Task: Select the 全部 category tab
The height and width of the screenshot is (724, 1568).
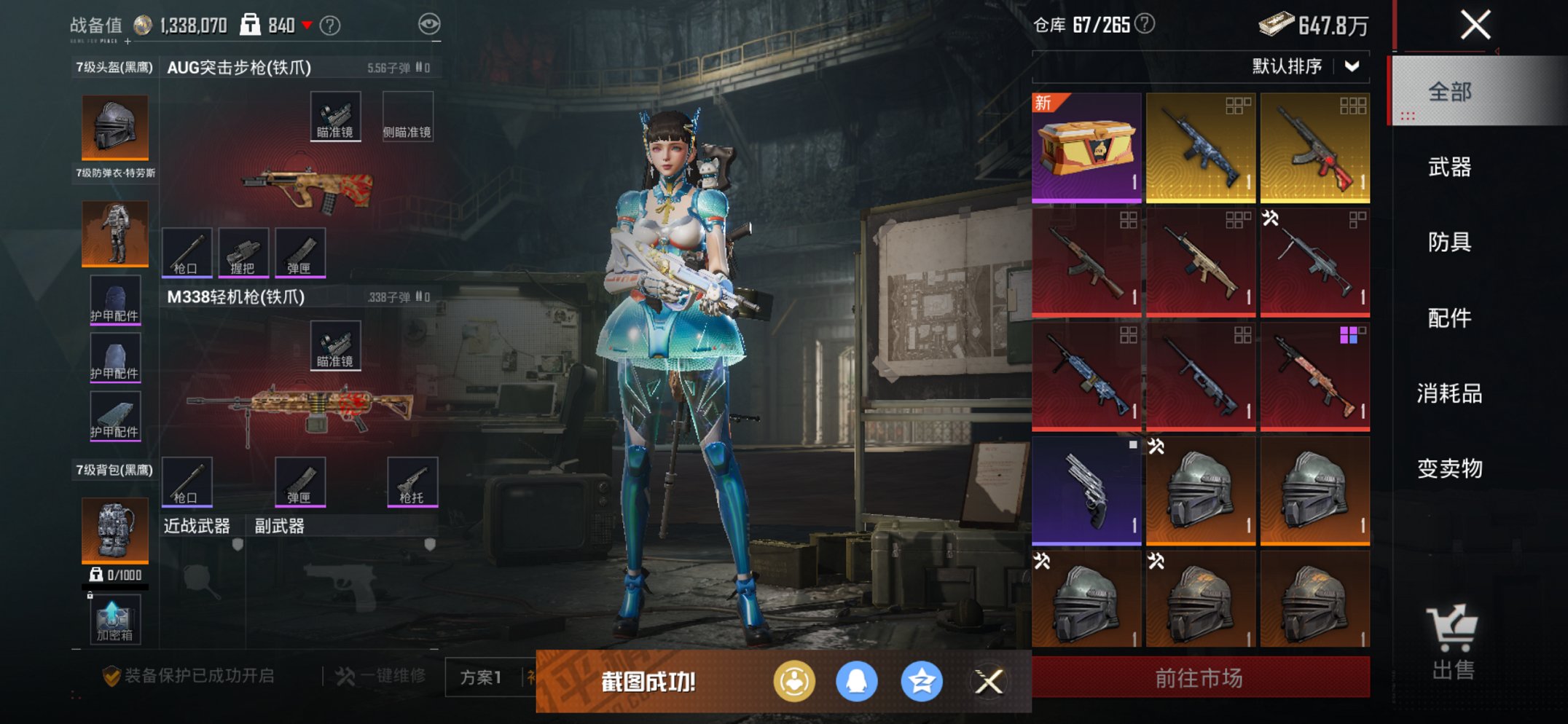Action: tap(1449, 92)
